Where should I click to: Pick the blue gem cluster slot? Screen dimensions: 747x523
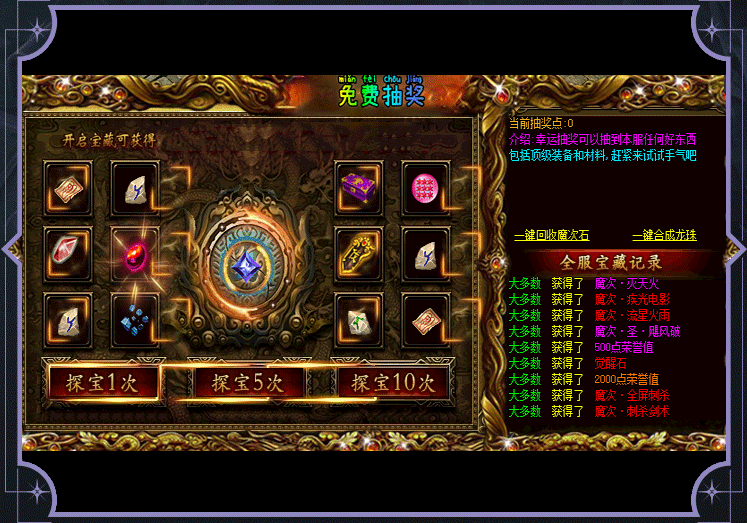click(x=135, y=319)
